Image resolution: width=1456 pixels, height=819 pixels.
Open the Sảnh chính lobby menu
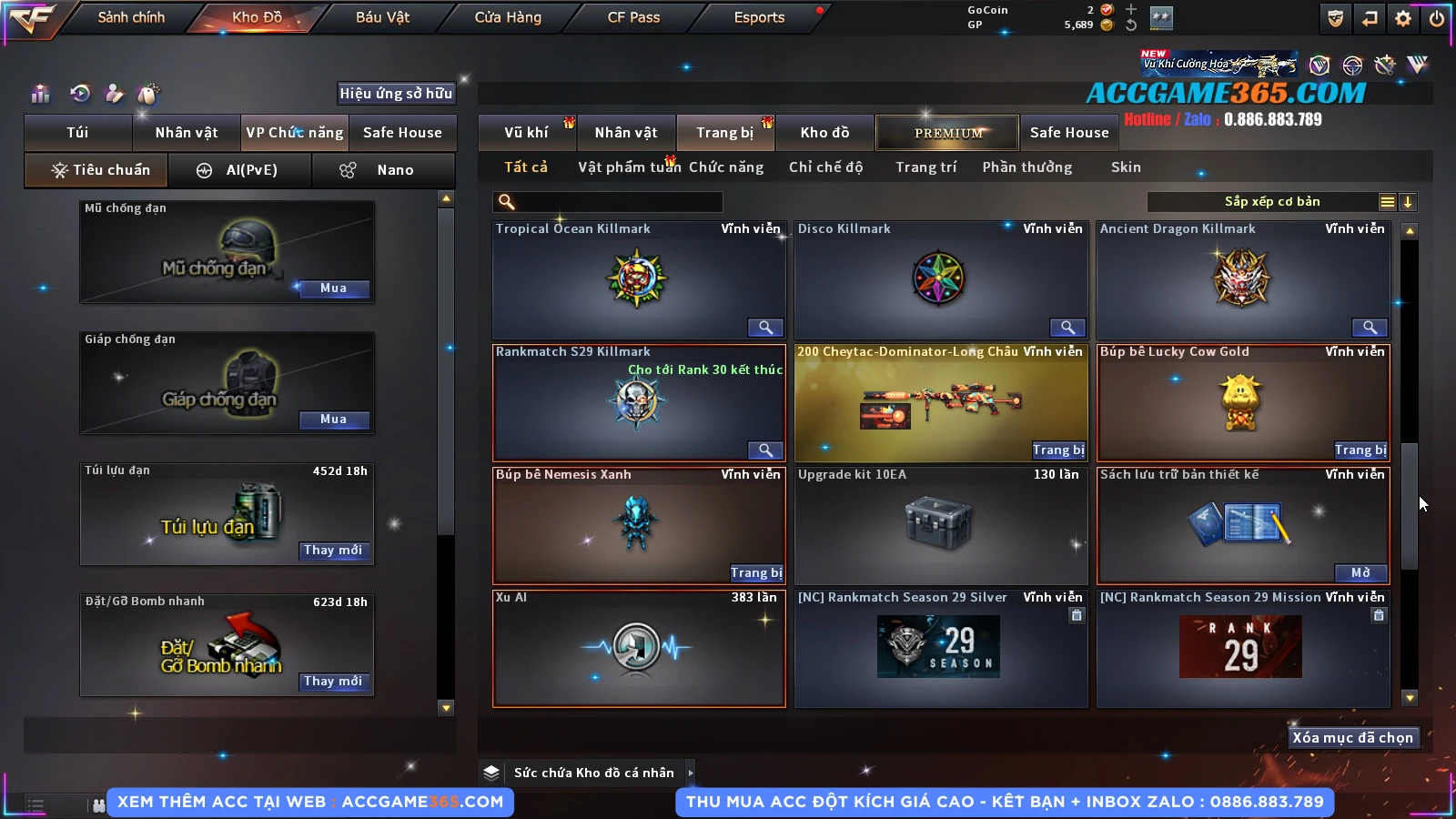point(131,17)
